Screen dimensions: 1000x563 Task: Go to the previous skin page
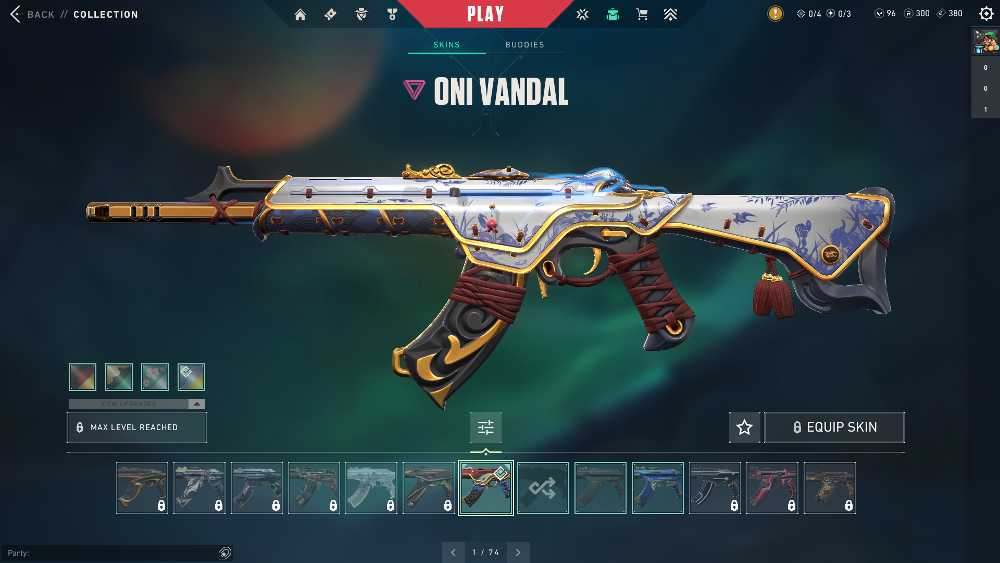click(453, 552)
